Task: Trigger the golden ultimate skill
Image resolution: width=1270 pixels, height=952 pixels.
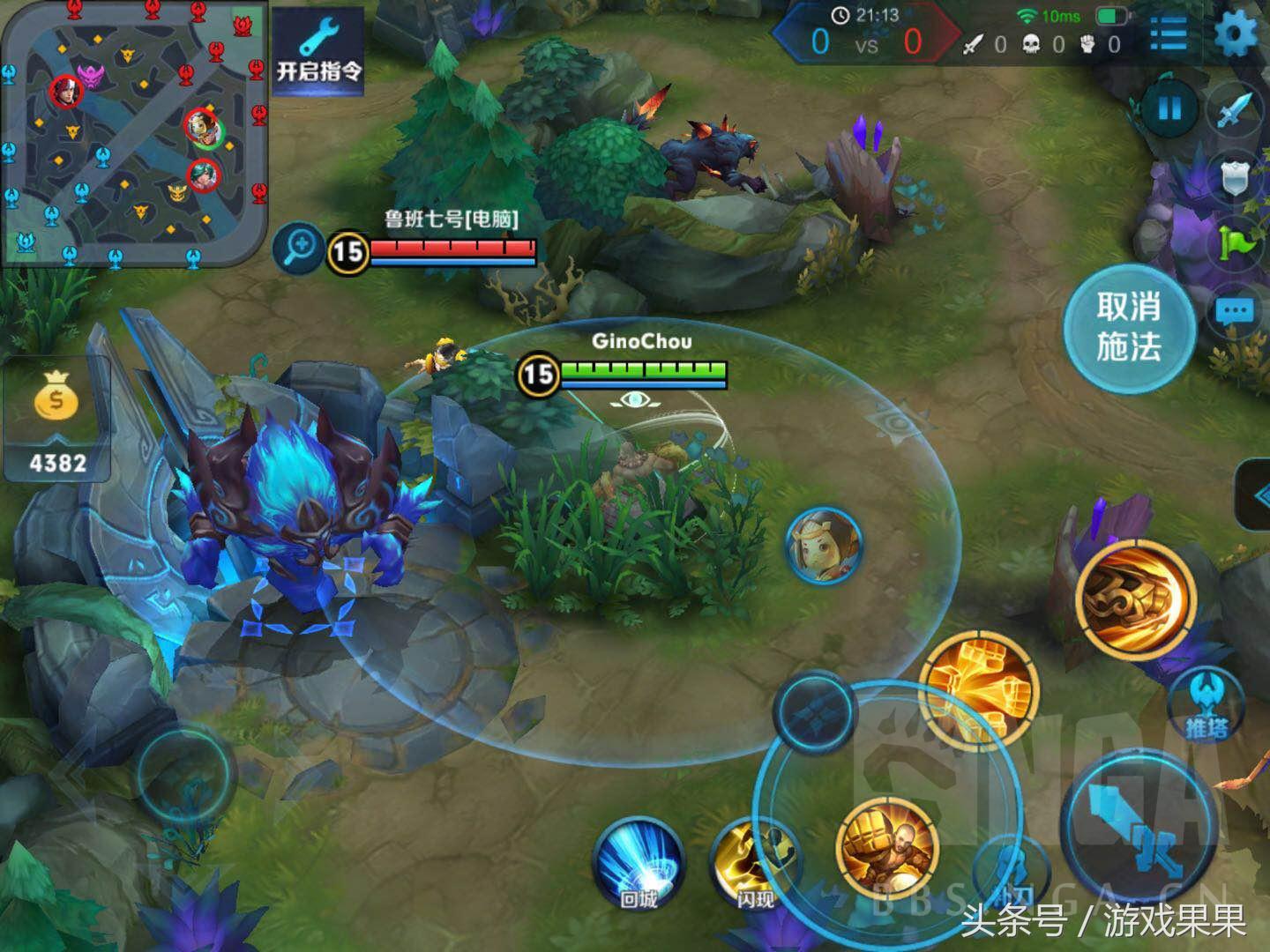Action: 1136,597
